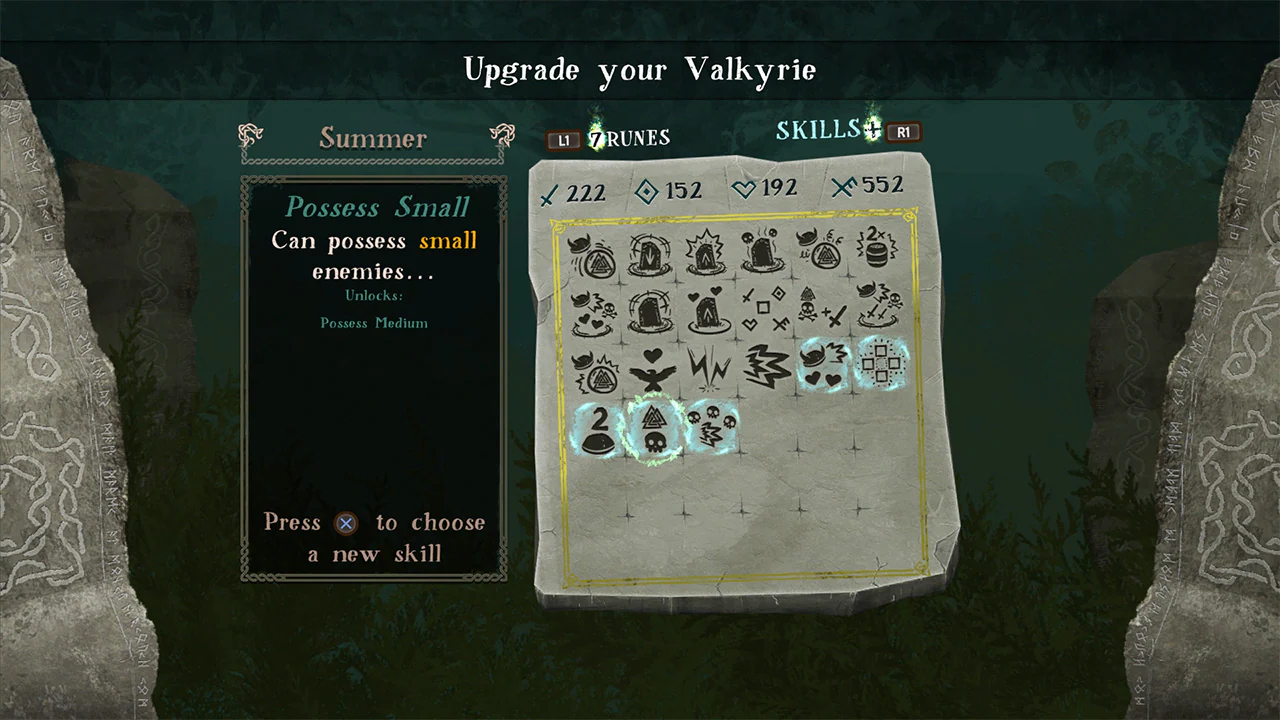Select the Possess Small triangle-and-skull skill icon

(x=655, y=428)
